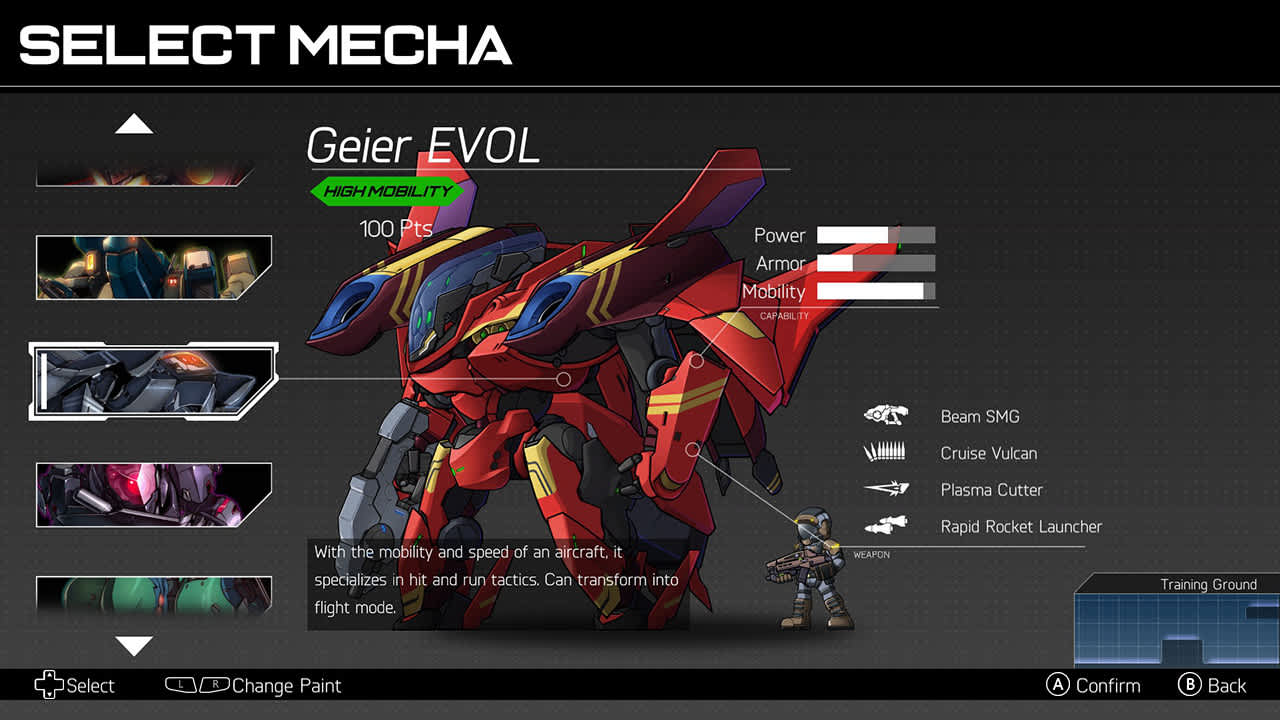Expand the list using the up arrow

pos(135,122)
